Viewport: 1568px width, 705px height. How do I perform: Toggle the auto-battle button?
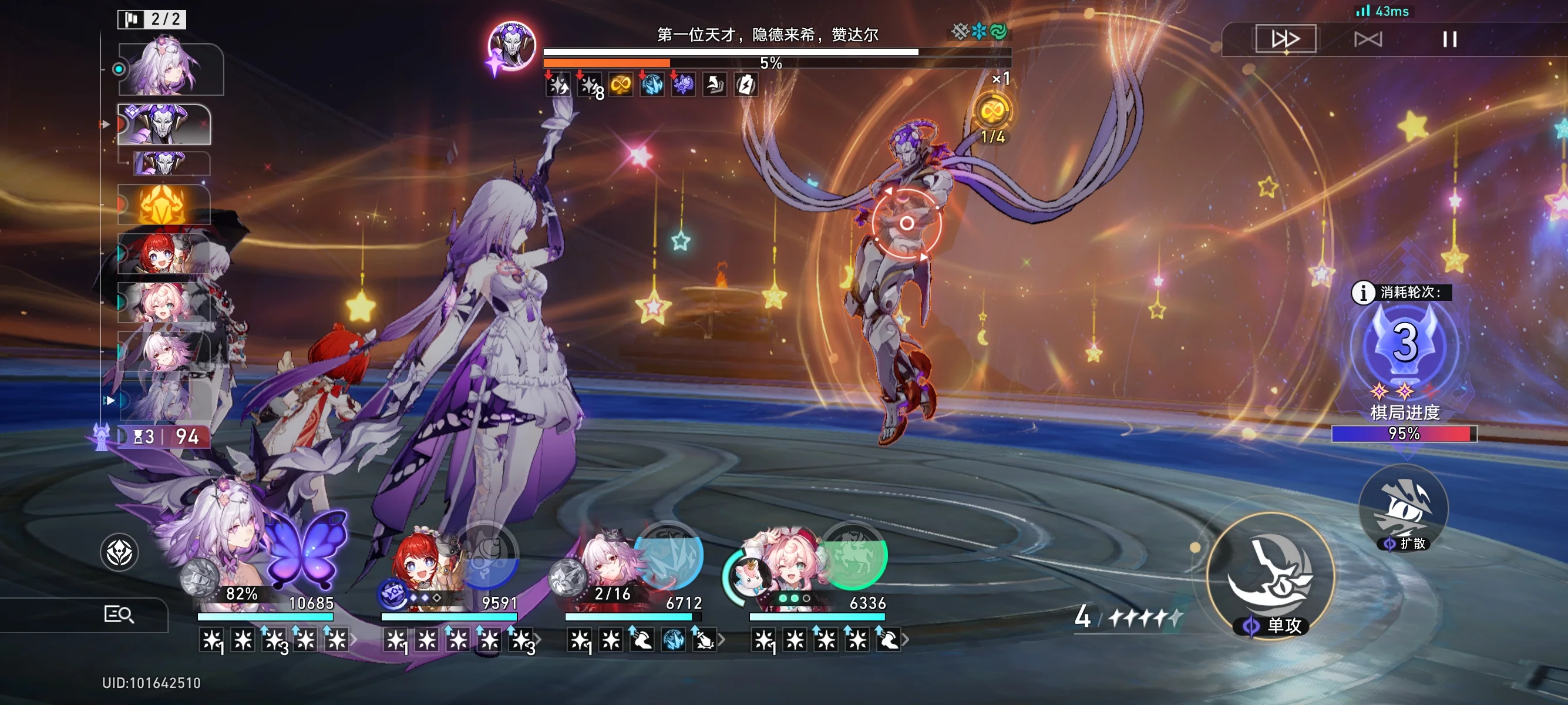[1367, 39]
